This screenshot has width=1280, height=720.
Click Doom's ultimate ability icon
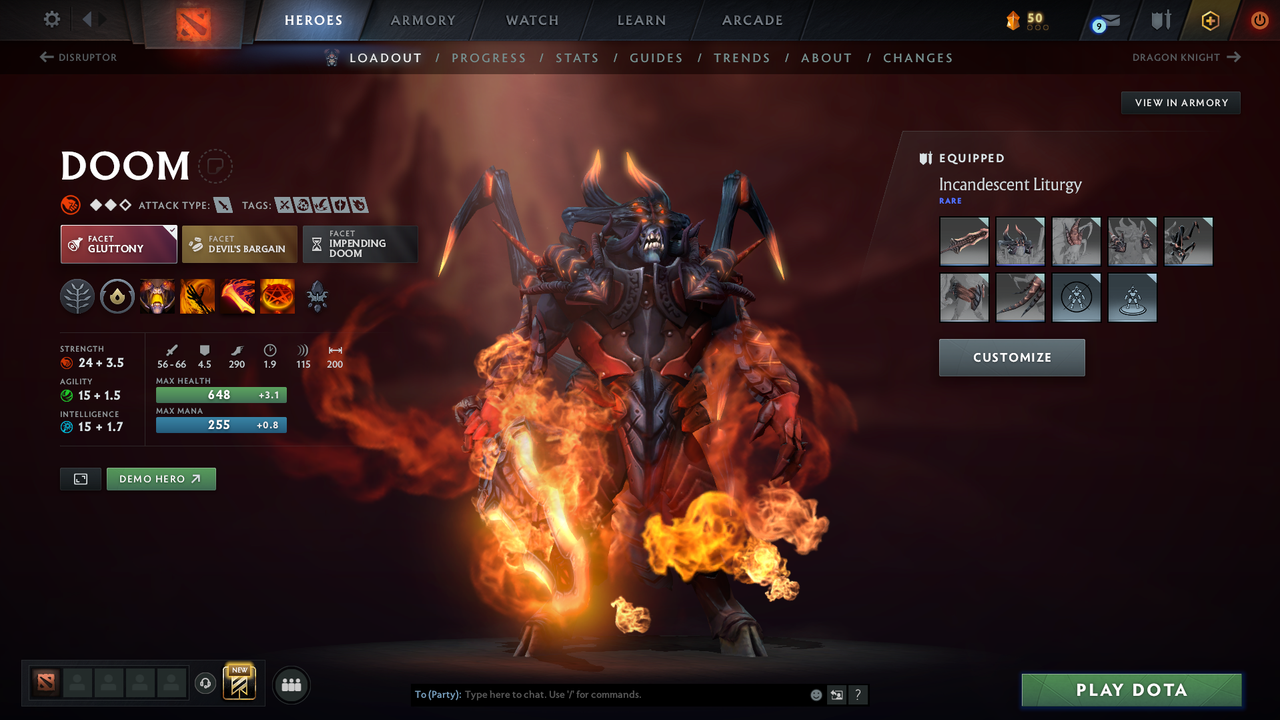(x=277, y=296)
